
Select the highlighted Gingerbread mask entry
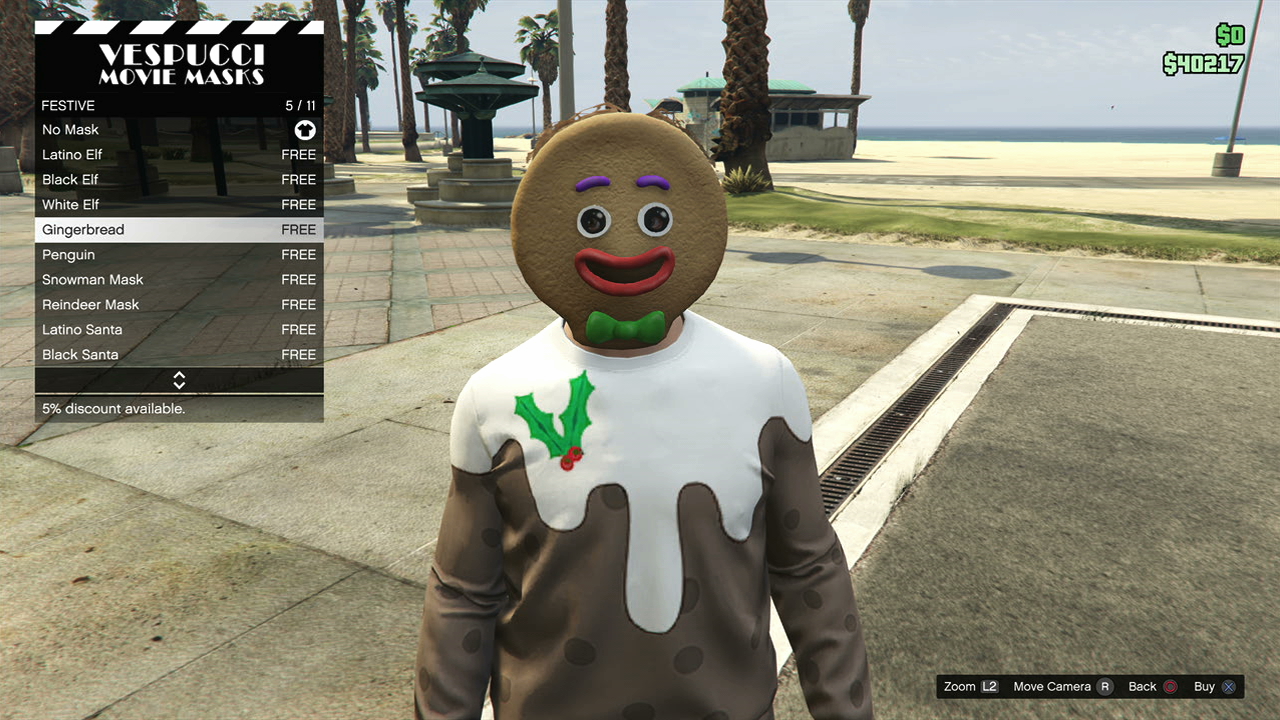coord(178,230)
